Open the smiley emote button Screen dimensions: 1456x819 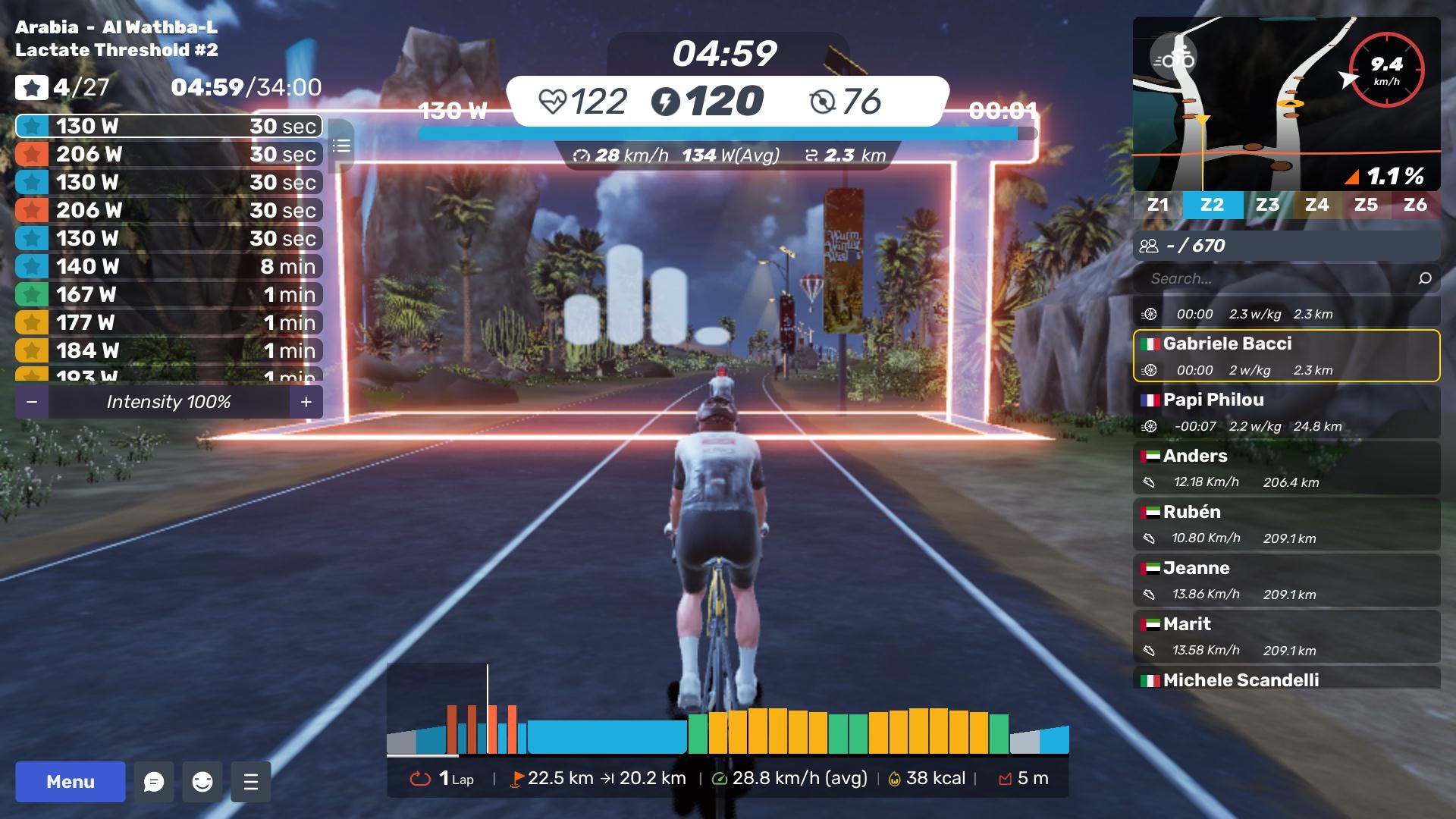click(202, 782)
